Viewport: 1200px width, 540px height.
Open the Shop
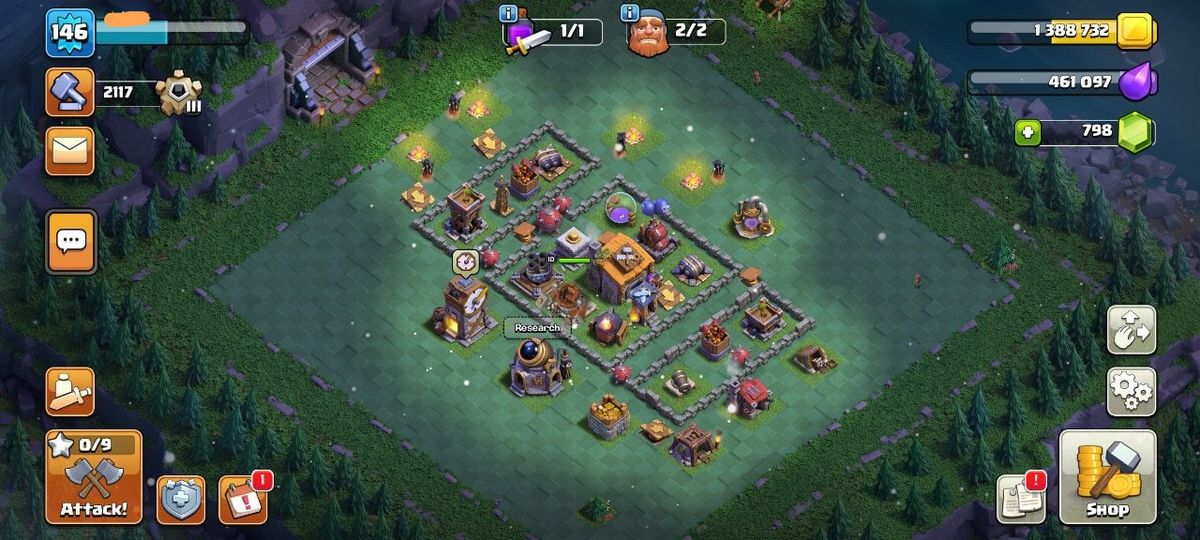[1107, 477]
